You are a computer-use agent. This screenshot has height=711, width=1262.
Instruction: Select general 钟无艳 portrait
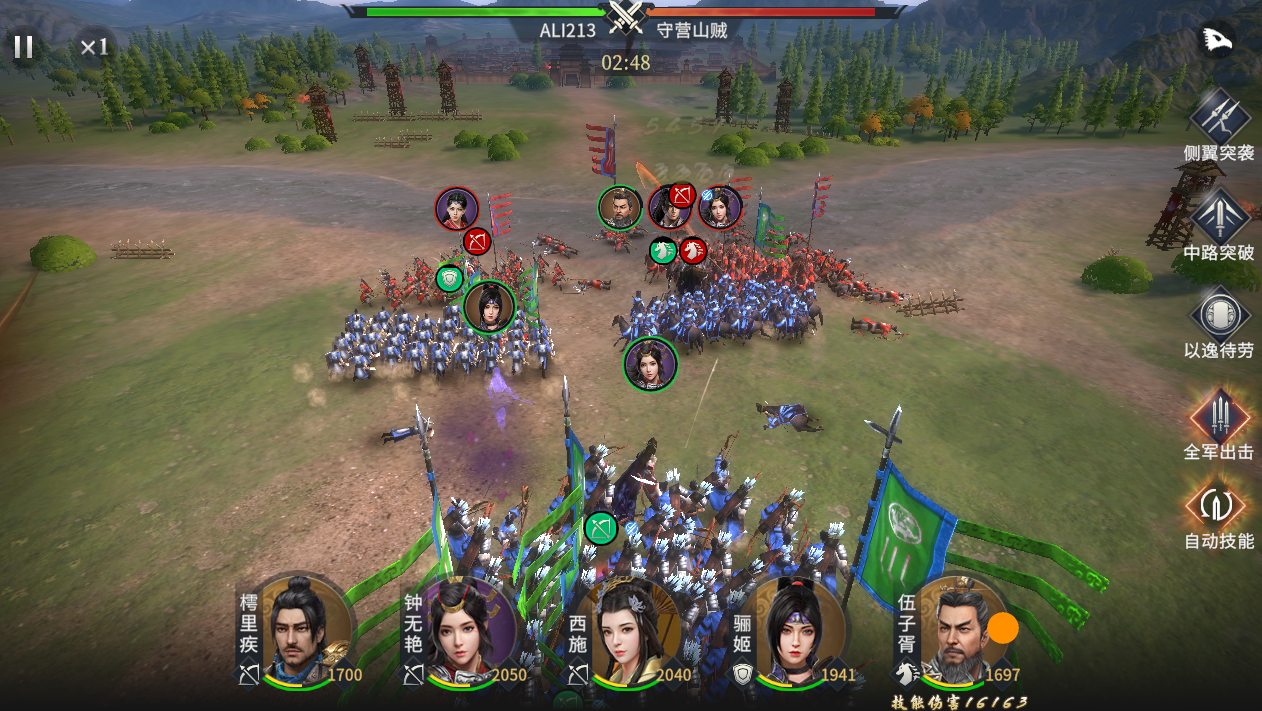[x=461, y=632]
